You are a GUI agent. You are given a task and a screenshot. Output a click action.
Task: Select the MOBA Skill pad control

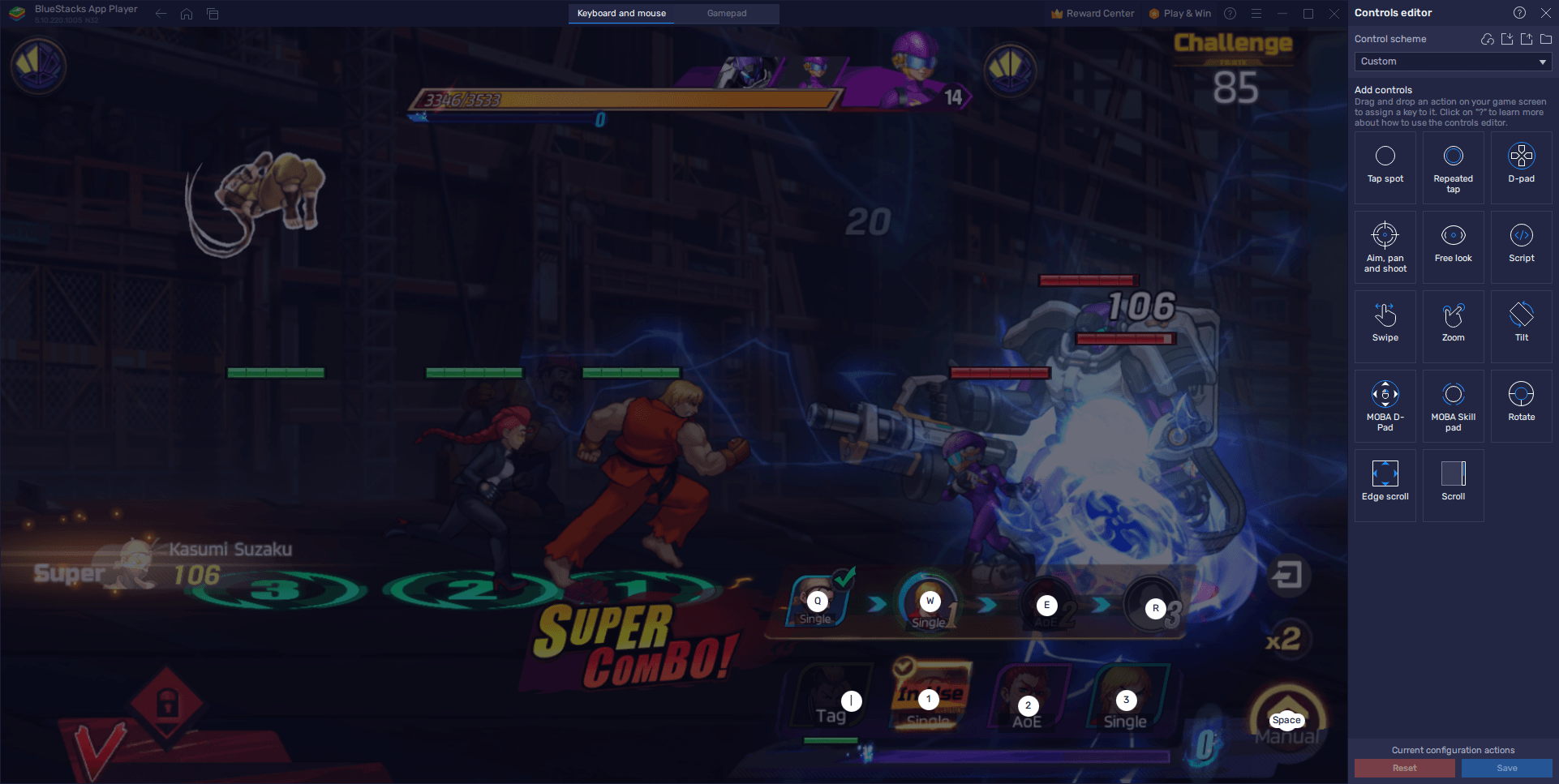(x=1453, y=404)
